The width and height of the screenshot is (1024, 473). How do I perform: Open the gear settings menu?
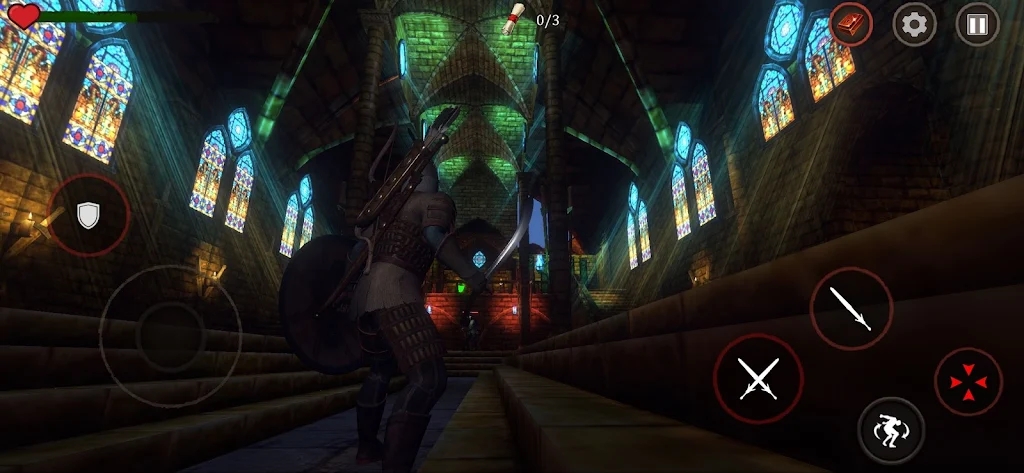pyautogui.click(x=914, y=24)
